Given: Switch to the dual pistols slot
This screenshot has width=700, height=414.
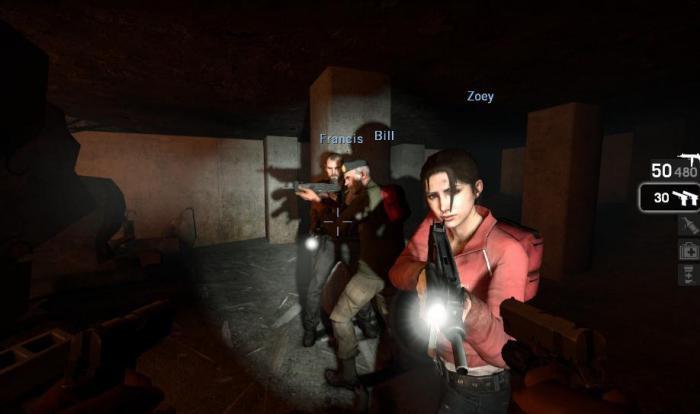Looking at the screenshot, I should [x=670, y=198].
